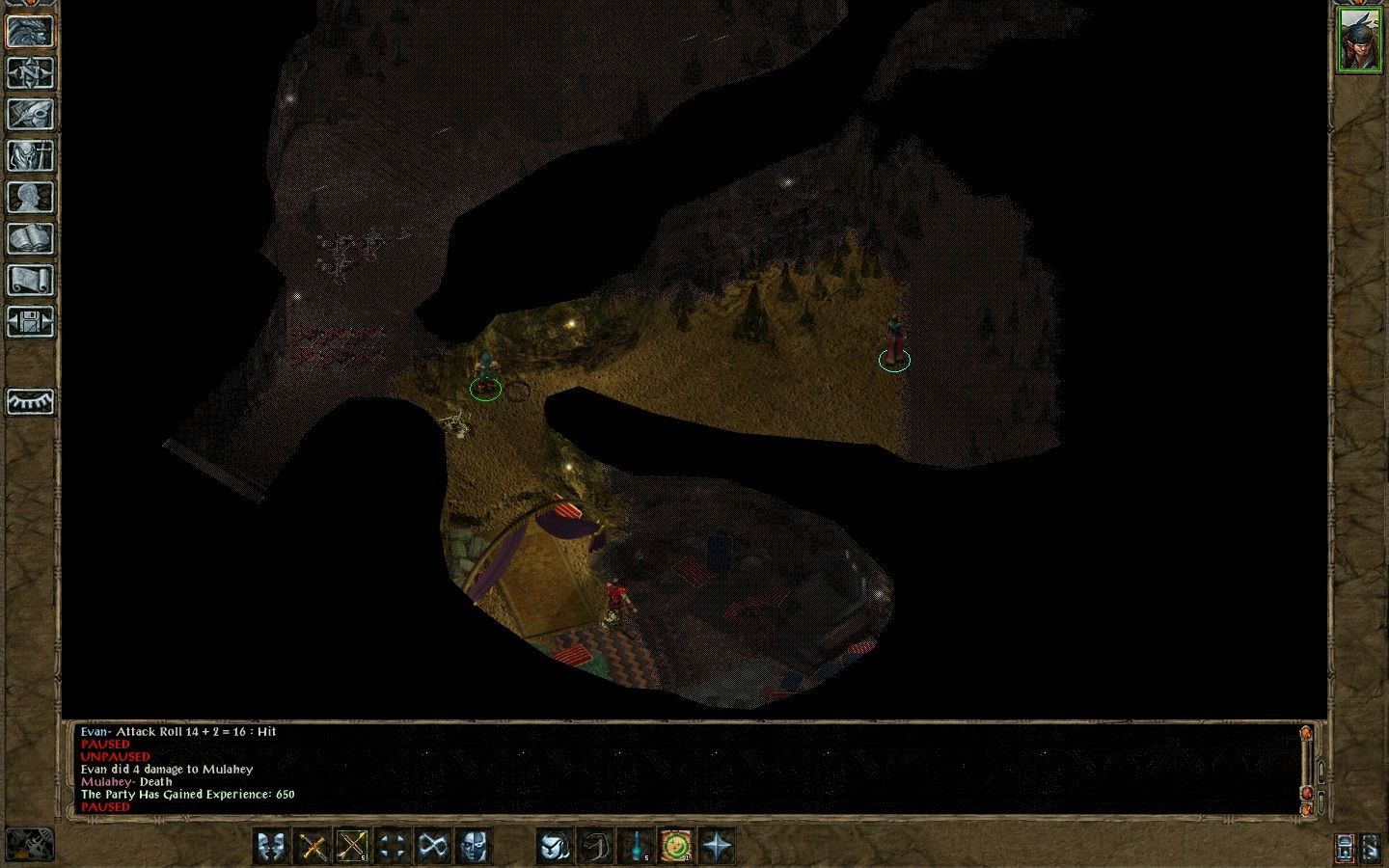Start dialogue with the two-masks icon

click(273, 847)
